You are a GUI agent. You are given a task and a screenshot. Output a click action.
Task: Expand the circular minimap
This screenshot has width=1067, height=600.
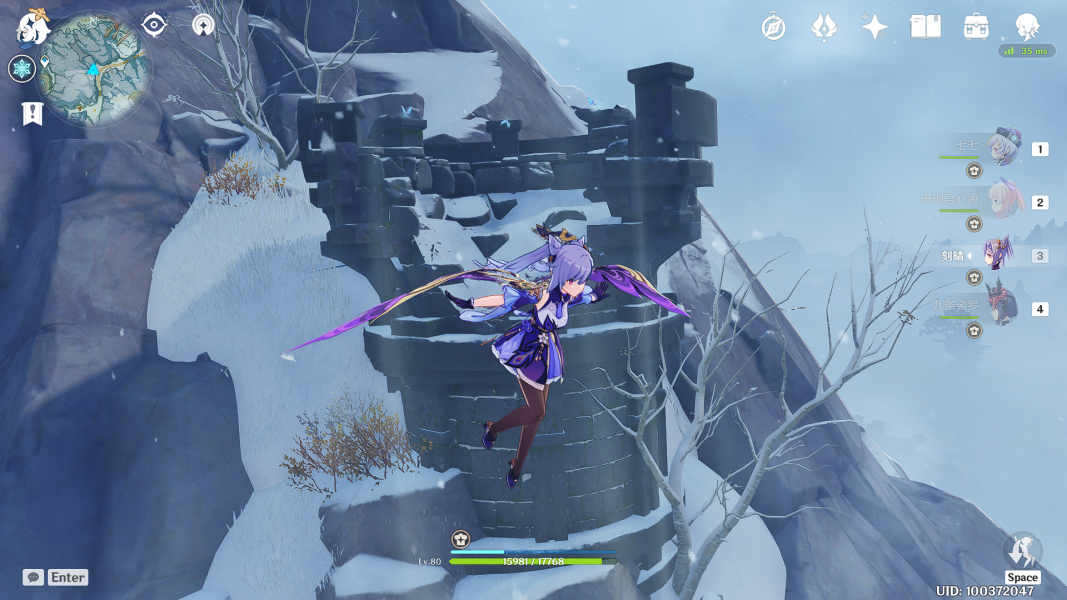click(x=93, y=69)
